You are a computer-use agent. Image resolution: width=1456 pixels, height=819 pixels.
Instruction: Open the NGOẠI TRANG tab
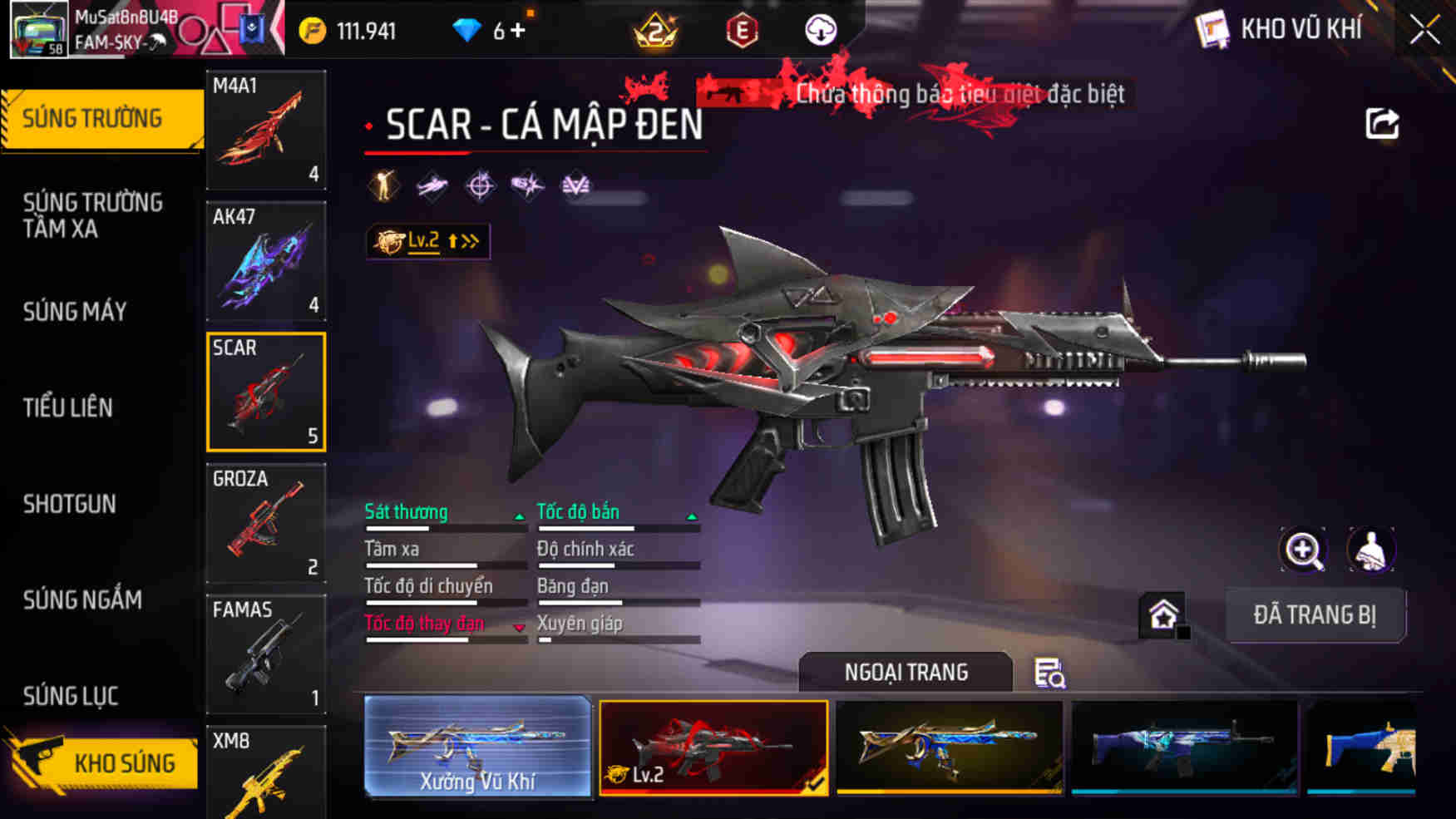click(x=906, y=672)
